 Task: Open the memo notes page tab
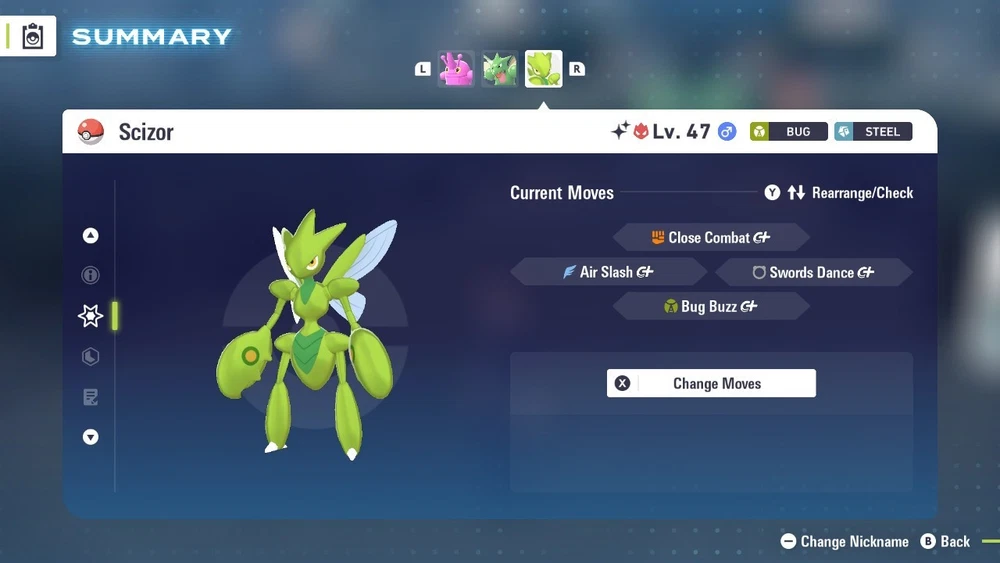click(91, 398)
